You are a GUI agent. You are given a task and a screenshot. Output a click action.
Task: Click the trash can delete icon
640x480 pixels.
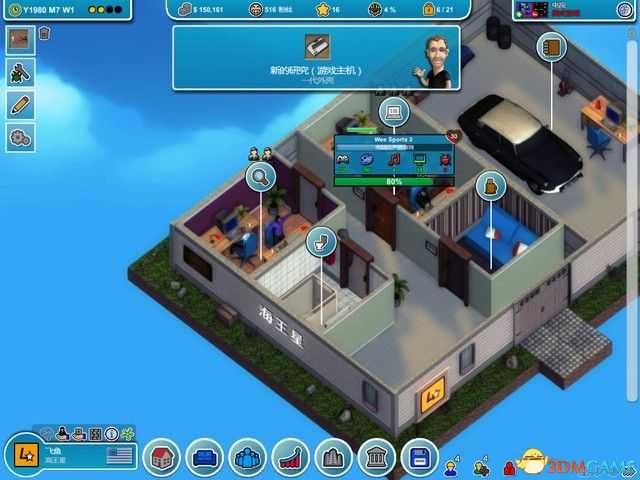coord(45,34)
